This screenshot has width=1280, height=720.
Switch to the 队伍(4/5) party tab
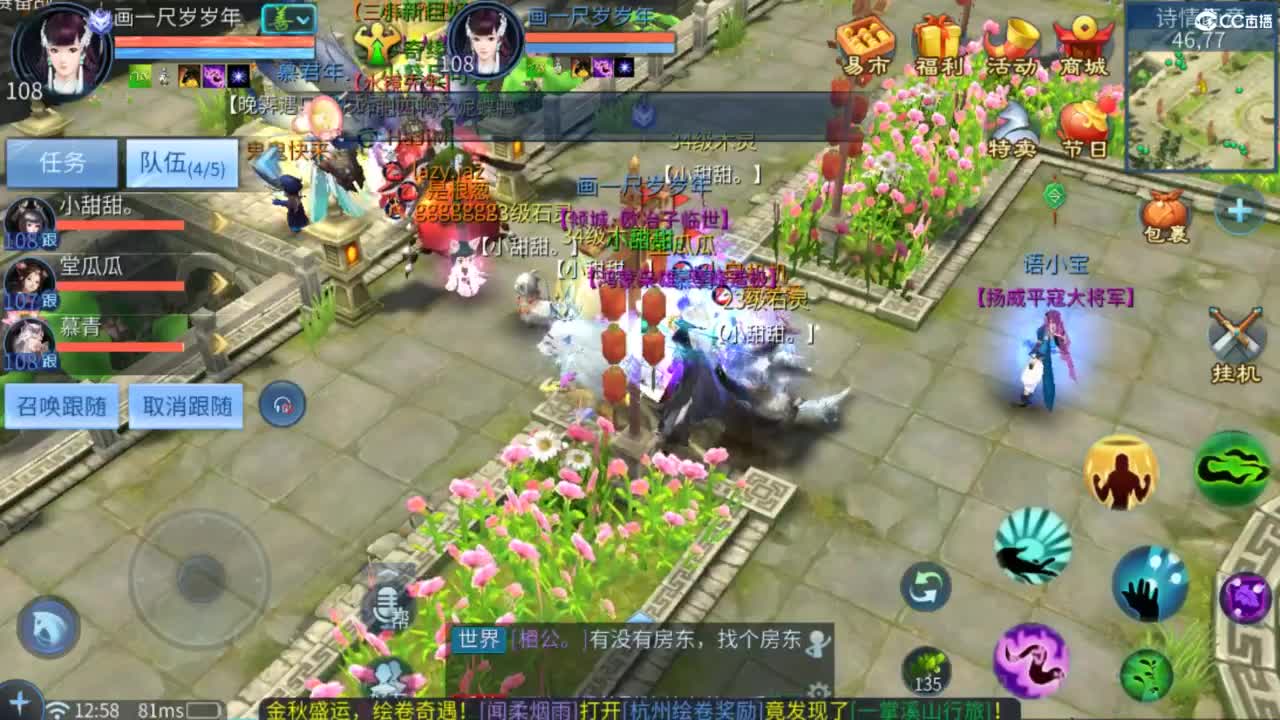tap(180, 164)
